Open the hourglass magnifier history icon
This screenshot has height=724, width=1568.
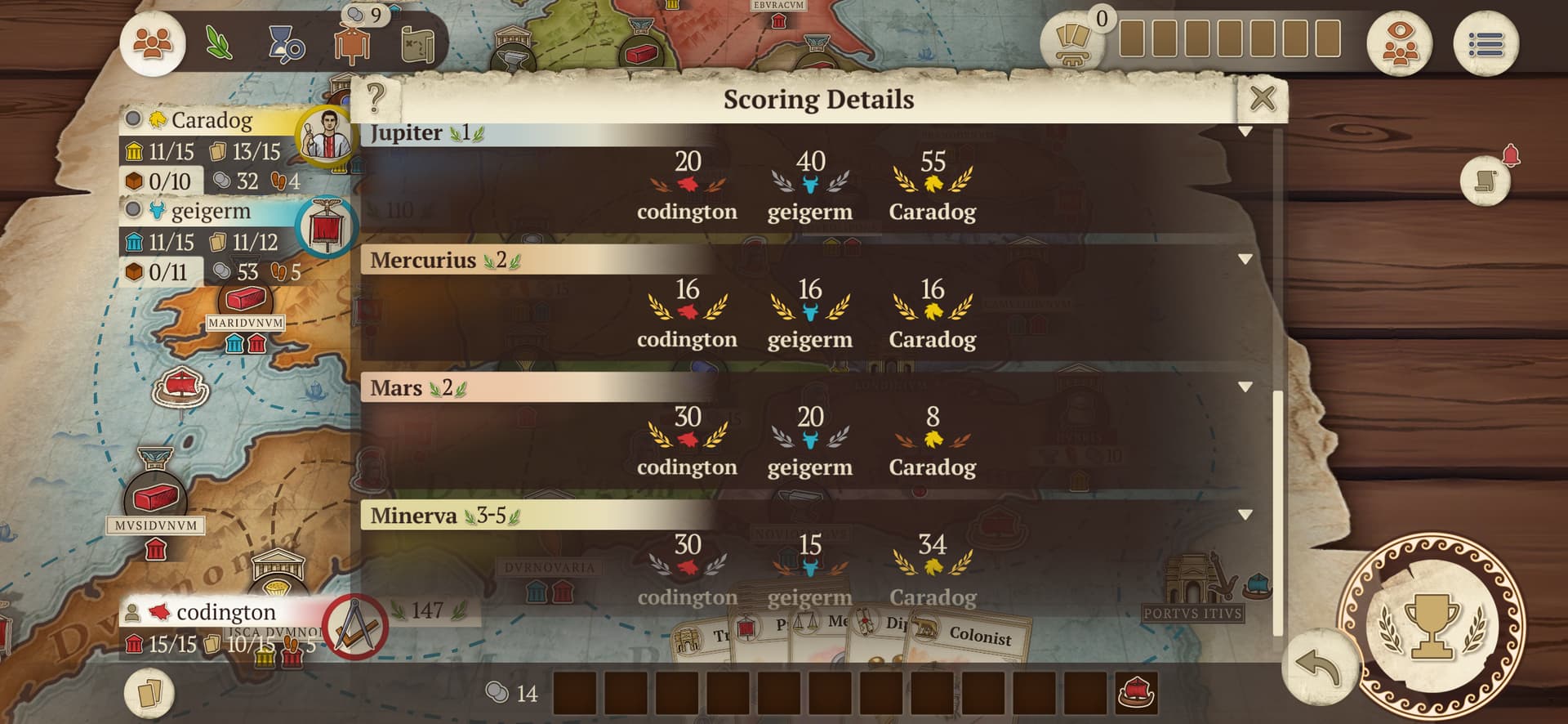[x=286, y=43]
